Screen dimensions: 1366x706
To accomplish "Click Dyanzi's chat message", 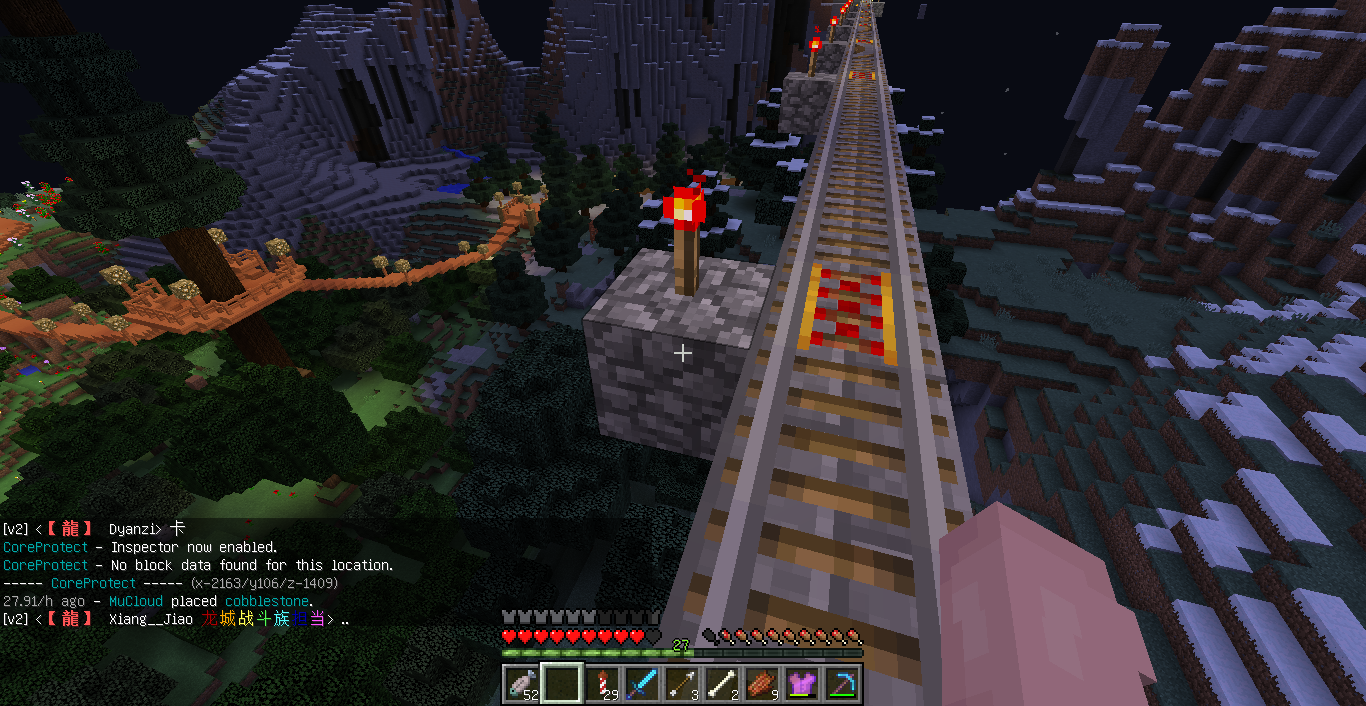I will (95, 529).
